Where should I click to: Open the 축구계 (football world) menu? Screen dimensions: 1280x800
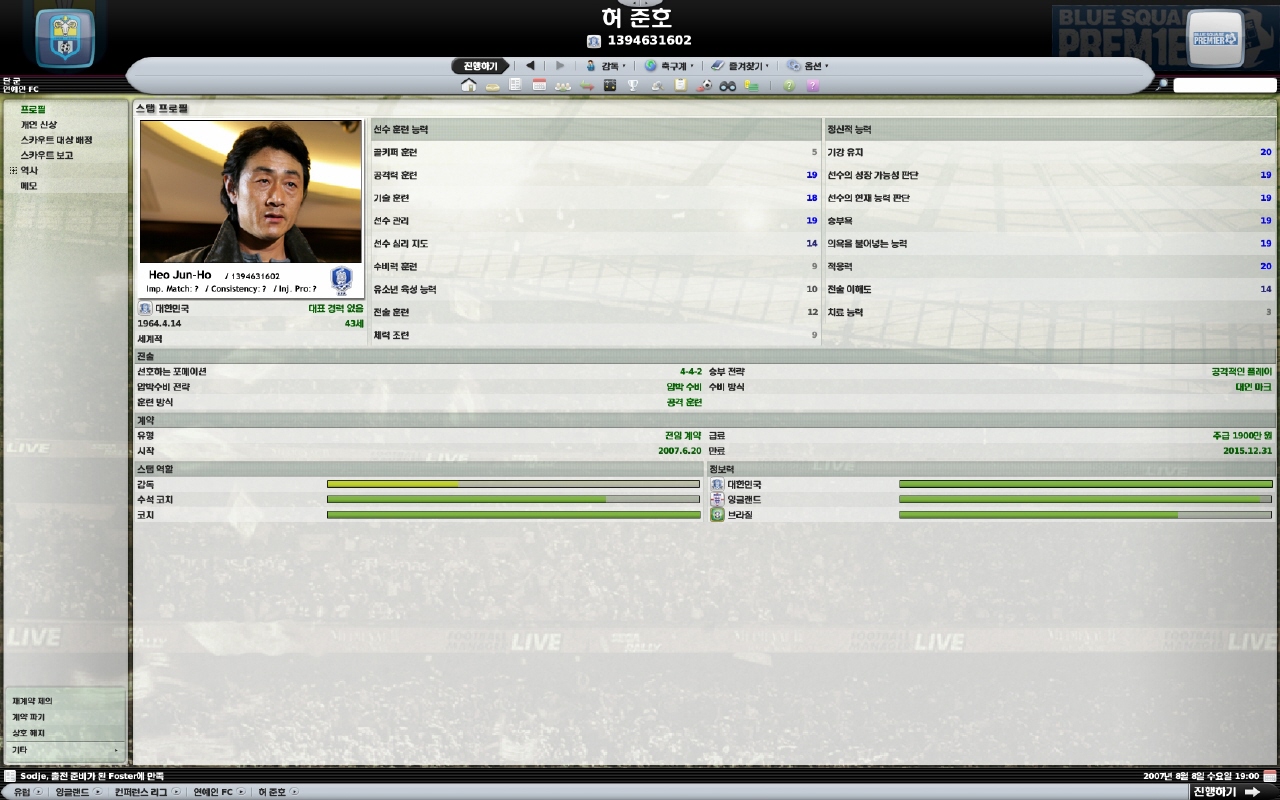tap(669, 66)
